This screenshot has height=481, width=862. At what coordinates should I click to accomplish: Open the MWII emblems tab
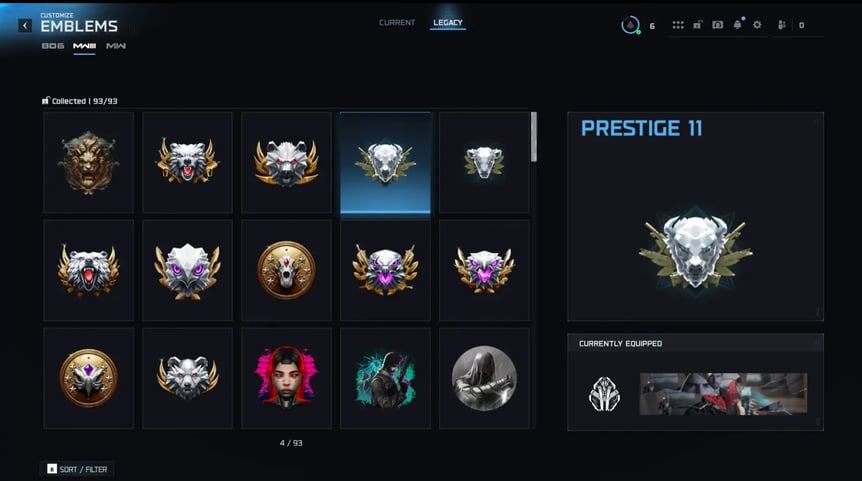point(116,46)
